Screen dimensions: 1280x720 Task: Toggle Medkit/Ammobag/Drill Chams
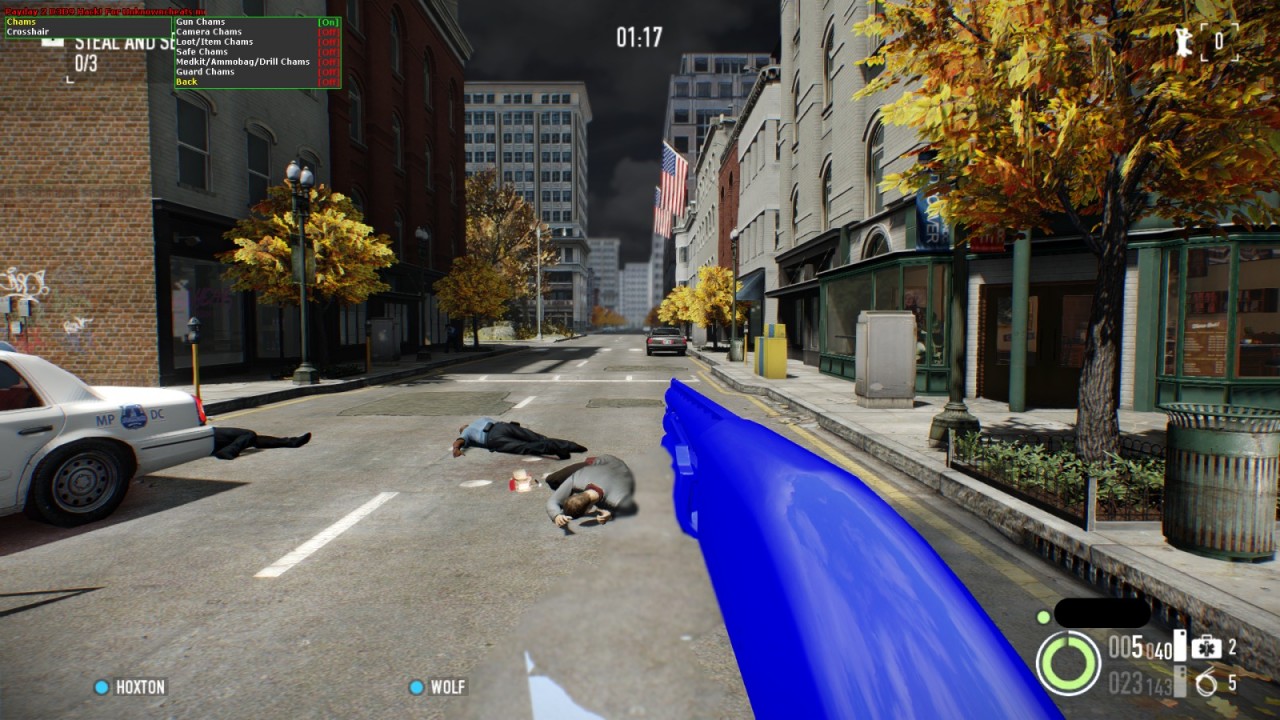pyautogui.click(x=242, y=62)
